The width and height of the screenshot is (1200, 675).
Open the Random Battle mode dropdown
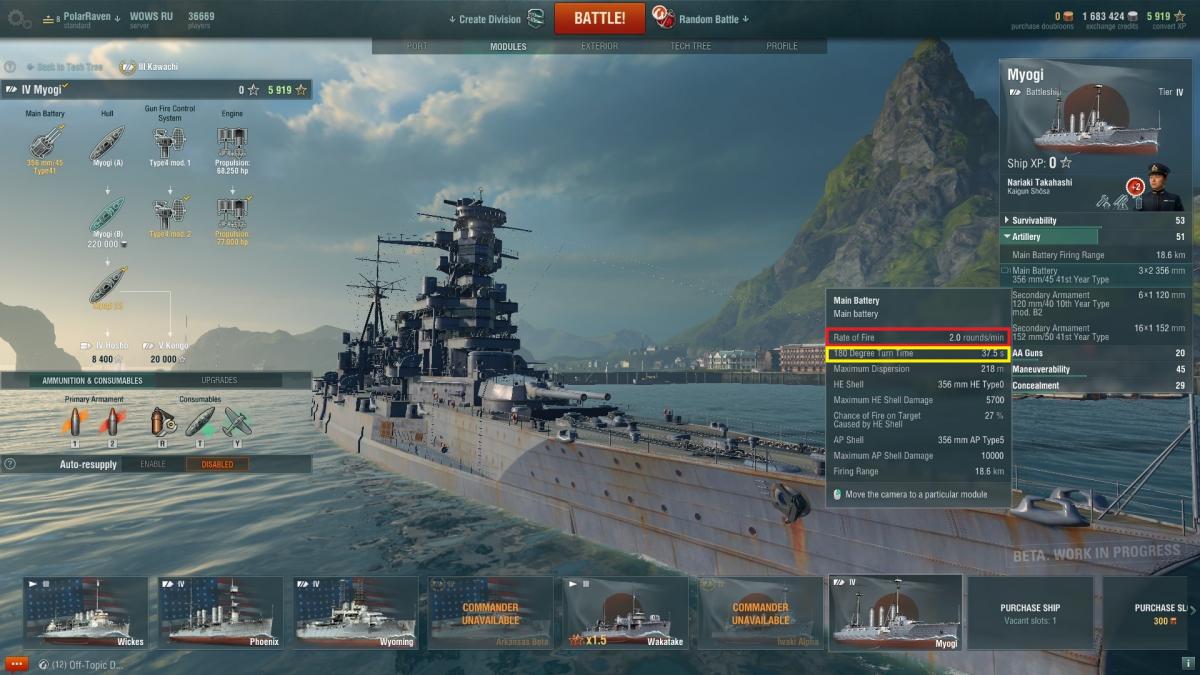(x=713, y=19)
